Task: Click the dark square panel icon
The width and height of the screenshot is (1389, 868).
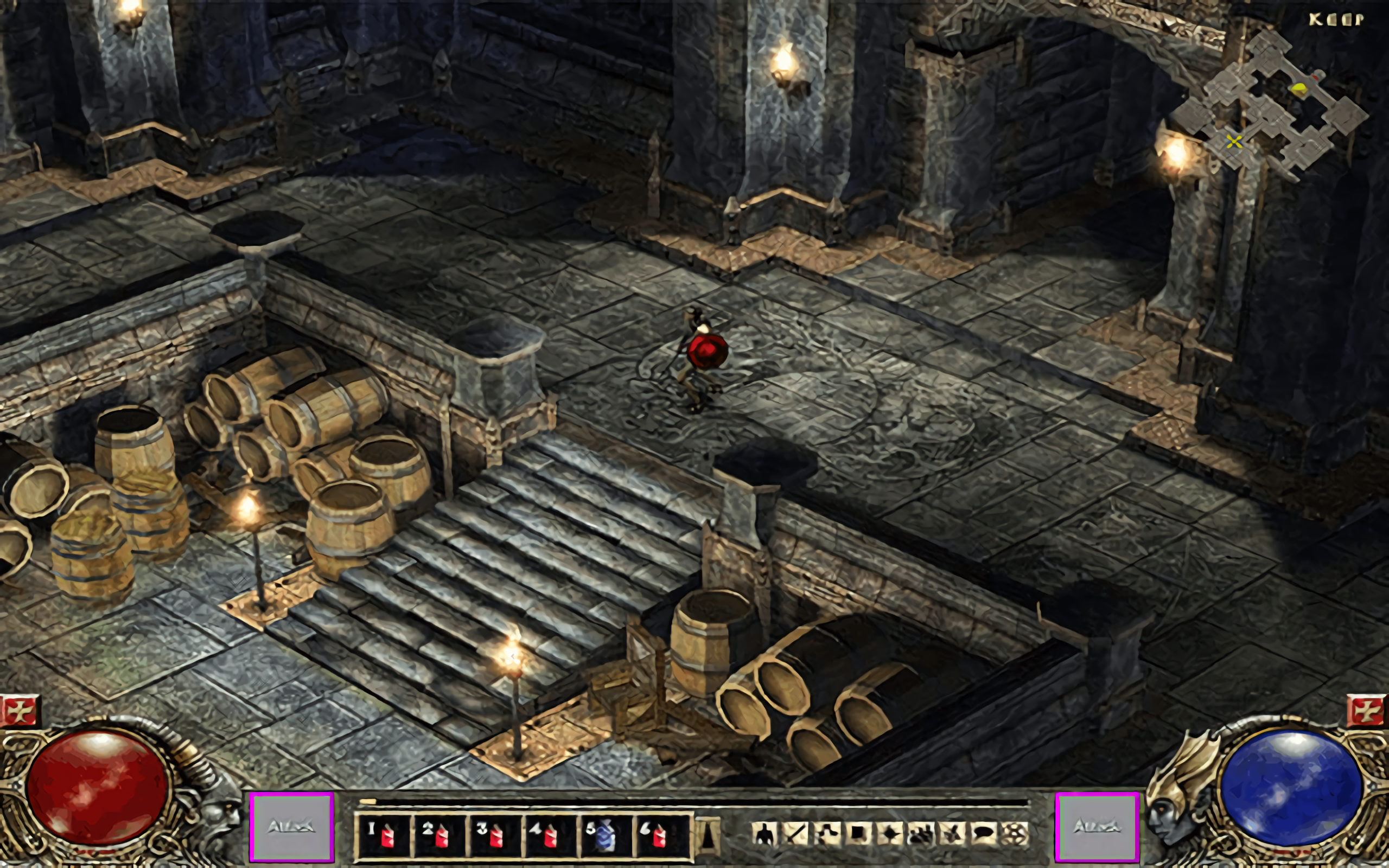Action: (859, 834)
